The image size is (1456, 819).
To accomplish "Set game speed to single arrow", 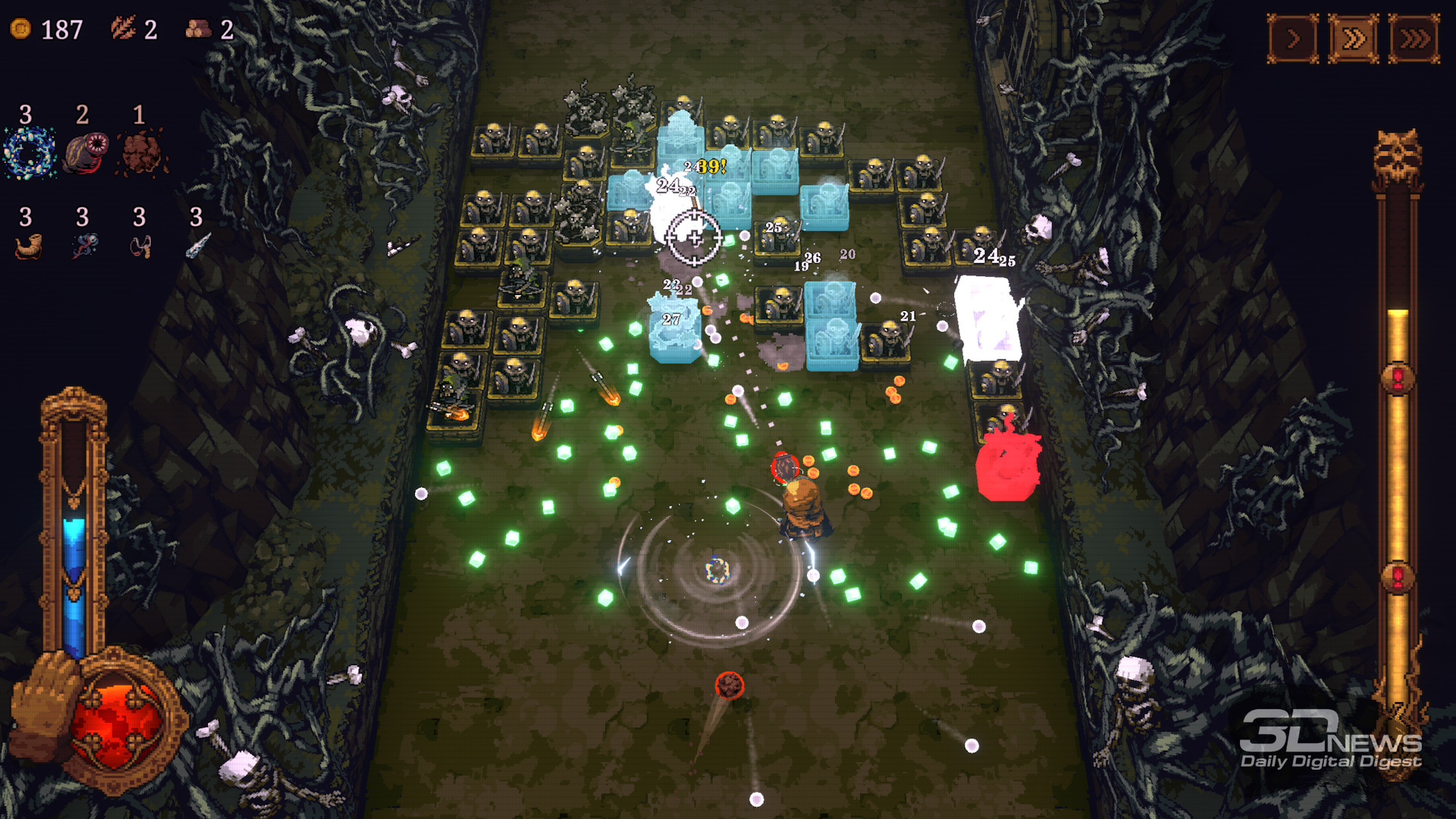I will click(x=1293, y=39).
